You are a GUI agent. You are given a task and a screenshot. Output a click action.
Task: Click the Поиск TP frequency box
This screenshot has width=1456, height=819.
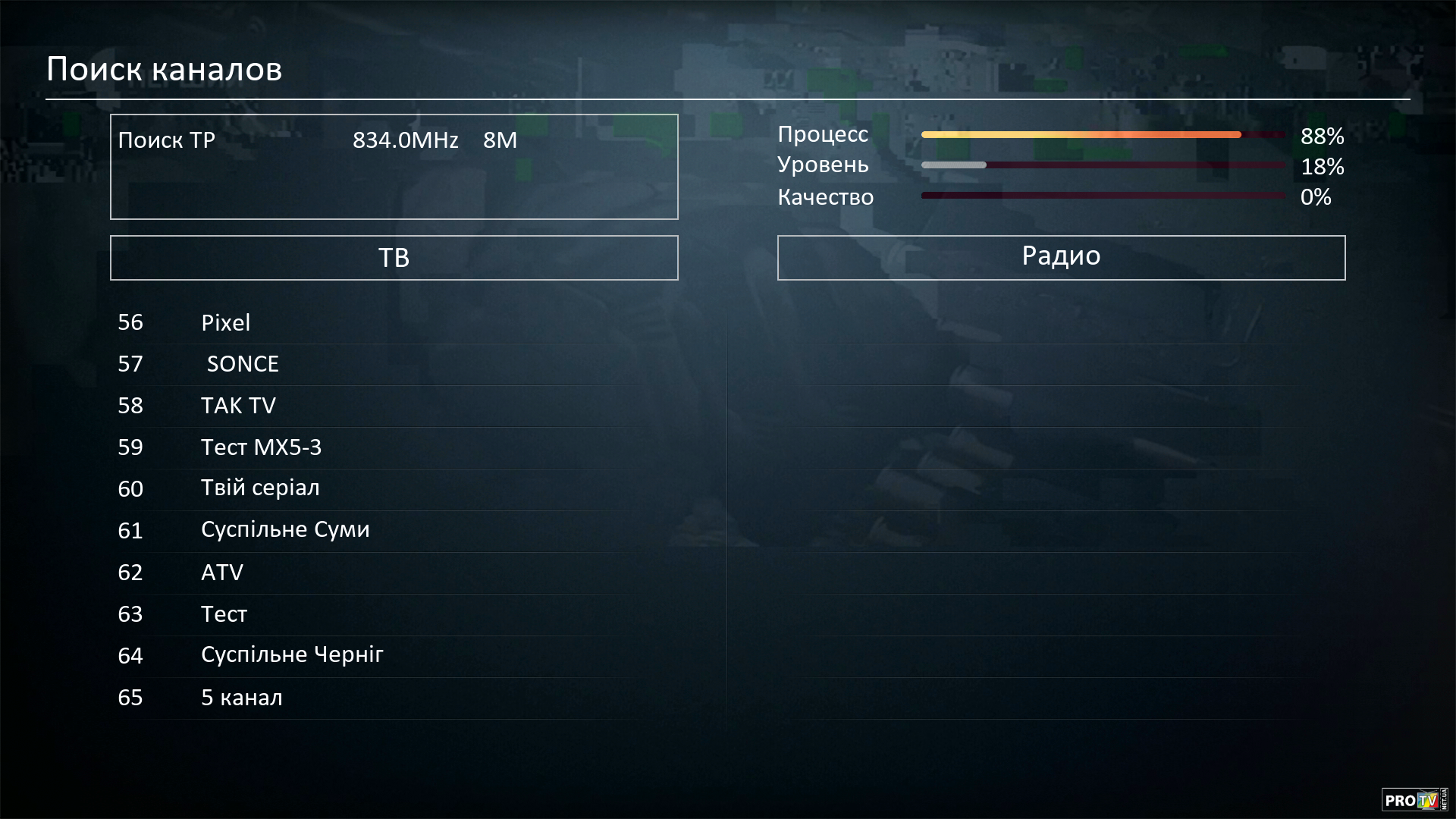coord(394,167)
